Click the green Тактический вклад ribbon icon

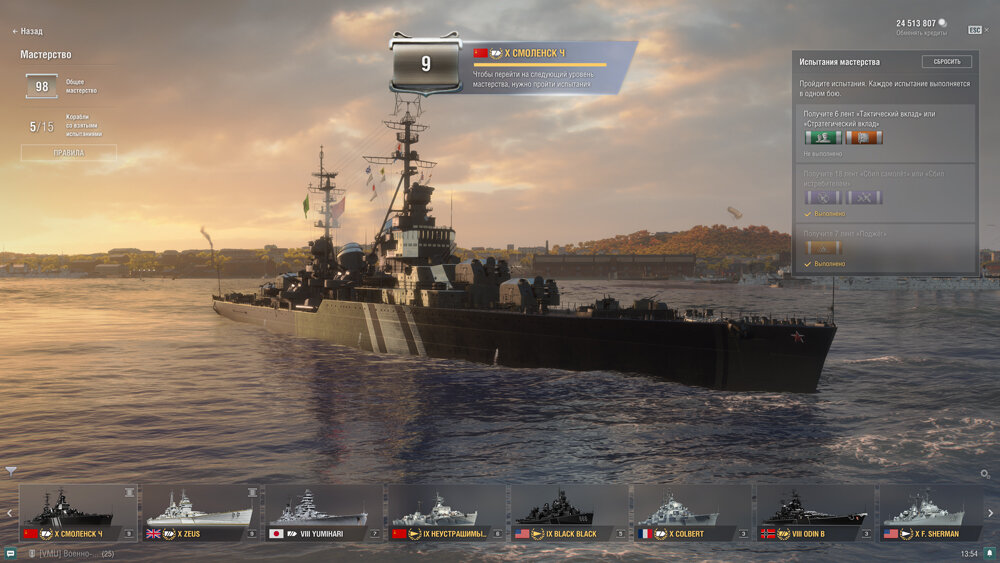(x=822, y=137)
